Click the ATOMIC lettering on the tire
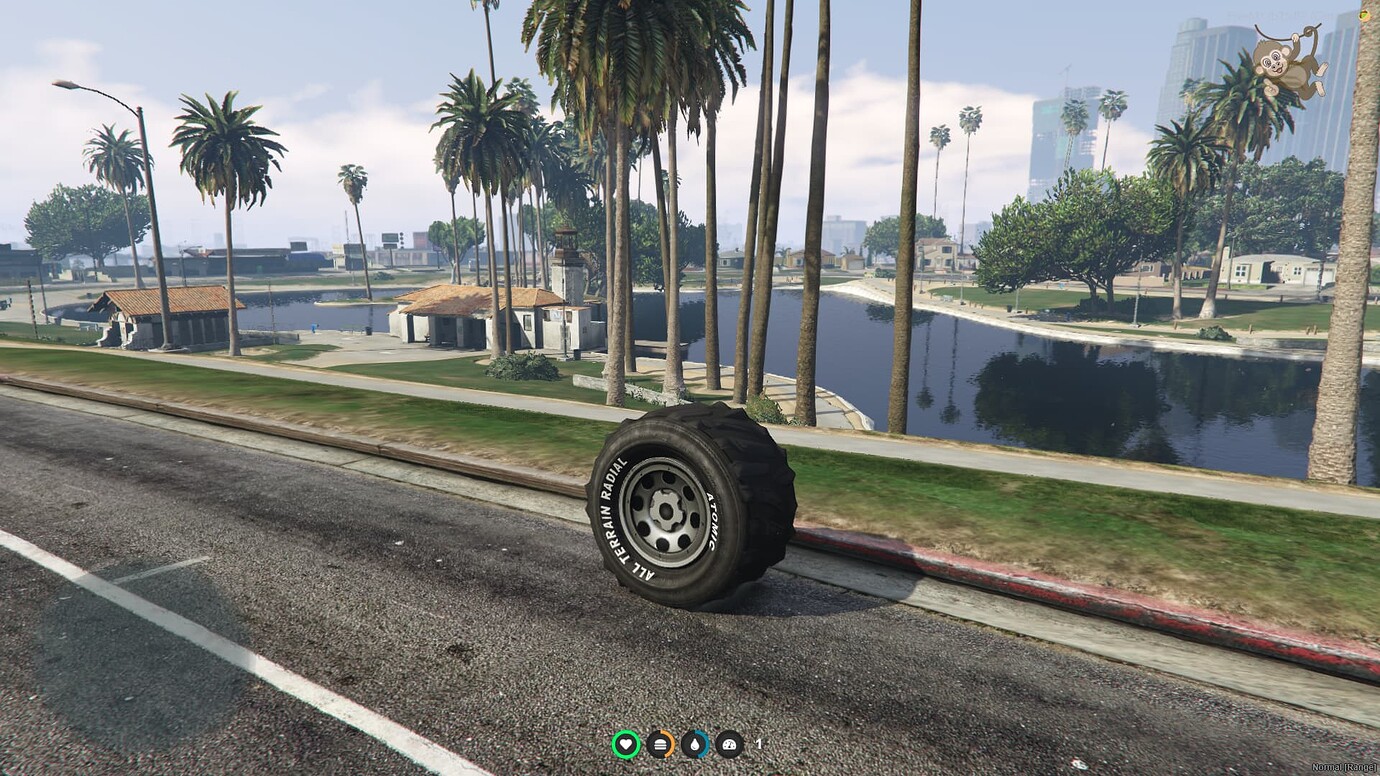The height and width of the screenshot is (776, 1380). [712, 521]
